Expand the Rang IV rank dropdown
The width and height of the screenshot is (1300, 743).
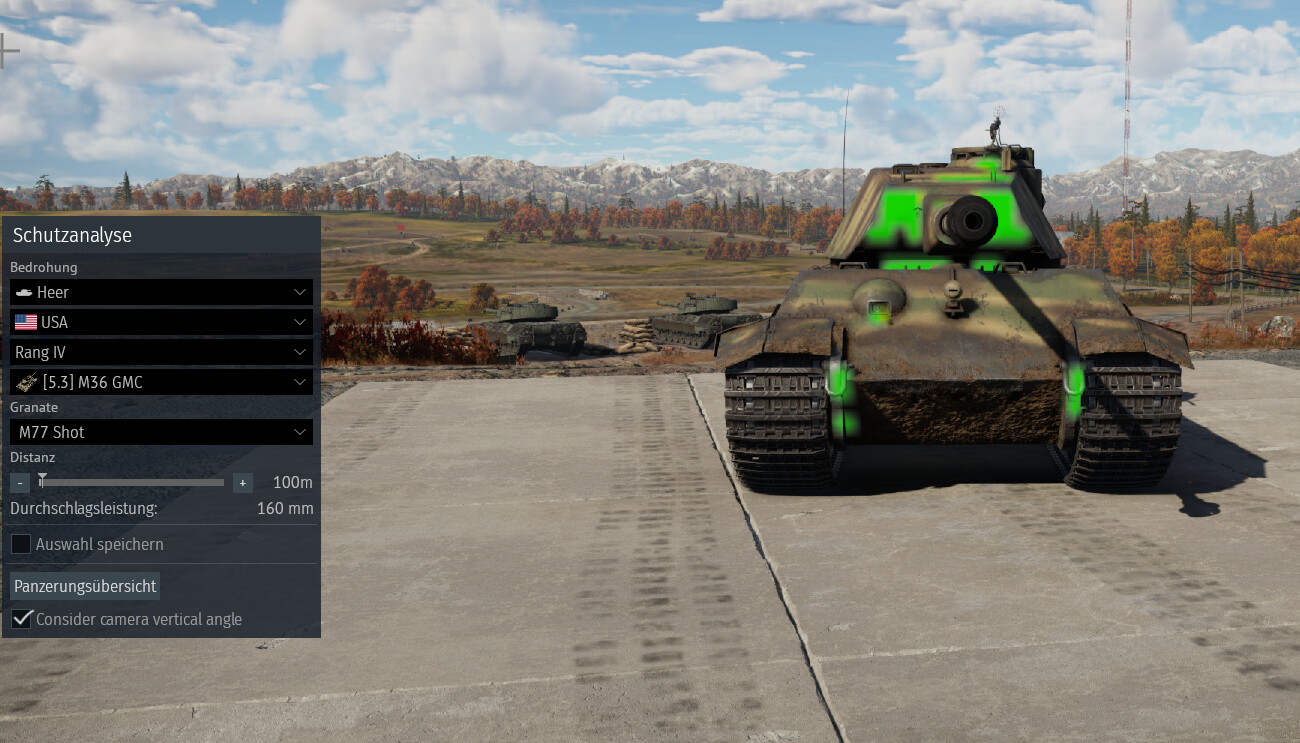pyautogui.click(x=161, y=352)
